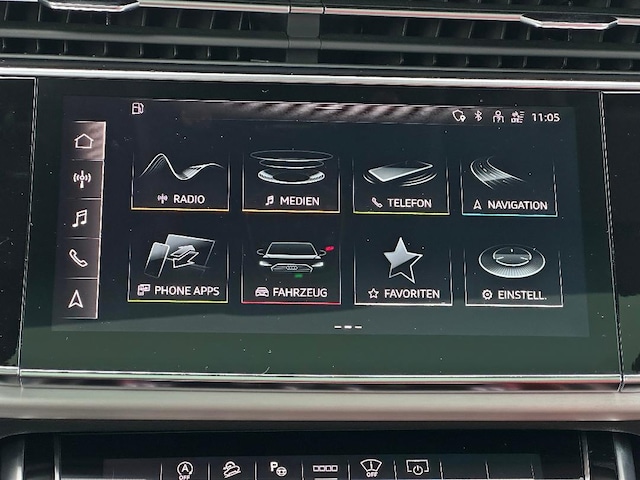
Task: Open the phone handset sidebar shortcut
Action: click(x=78, y=258)
